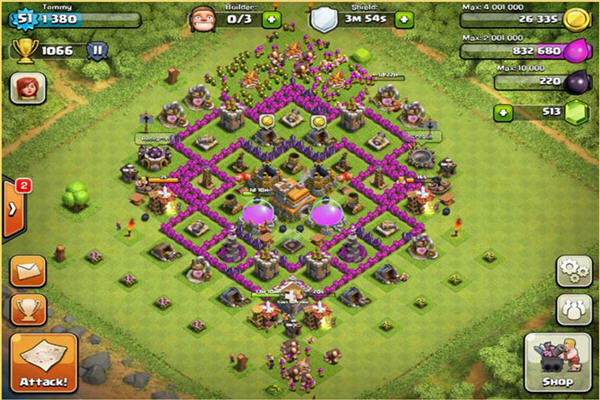Extend shield with its green plus button
The width and height of the screenshot is (600, 400).
point(403,19)
